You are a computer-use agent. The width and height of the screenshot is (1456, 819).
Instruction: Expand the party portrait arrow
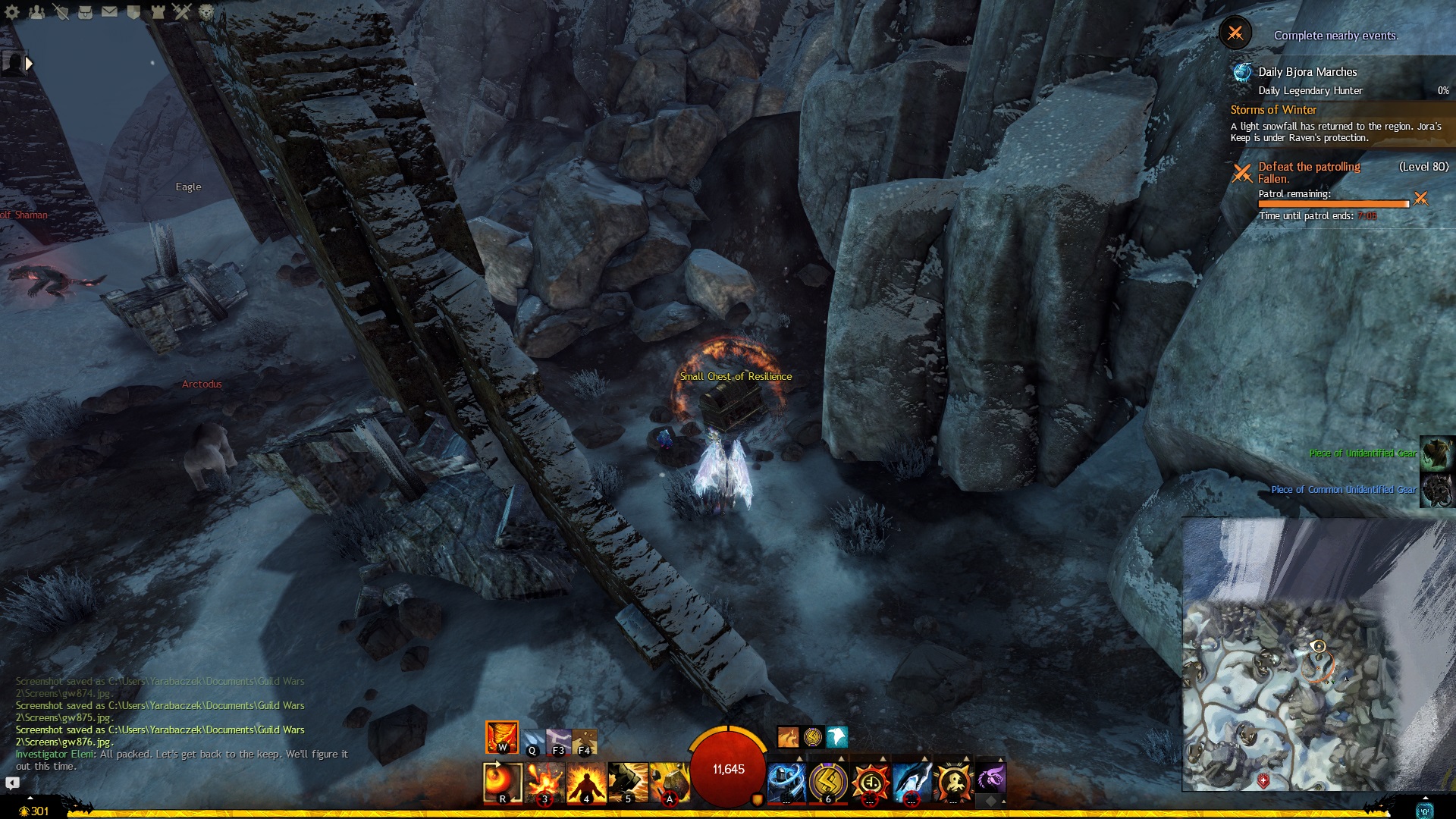[x=29, y=64]
